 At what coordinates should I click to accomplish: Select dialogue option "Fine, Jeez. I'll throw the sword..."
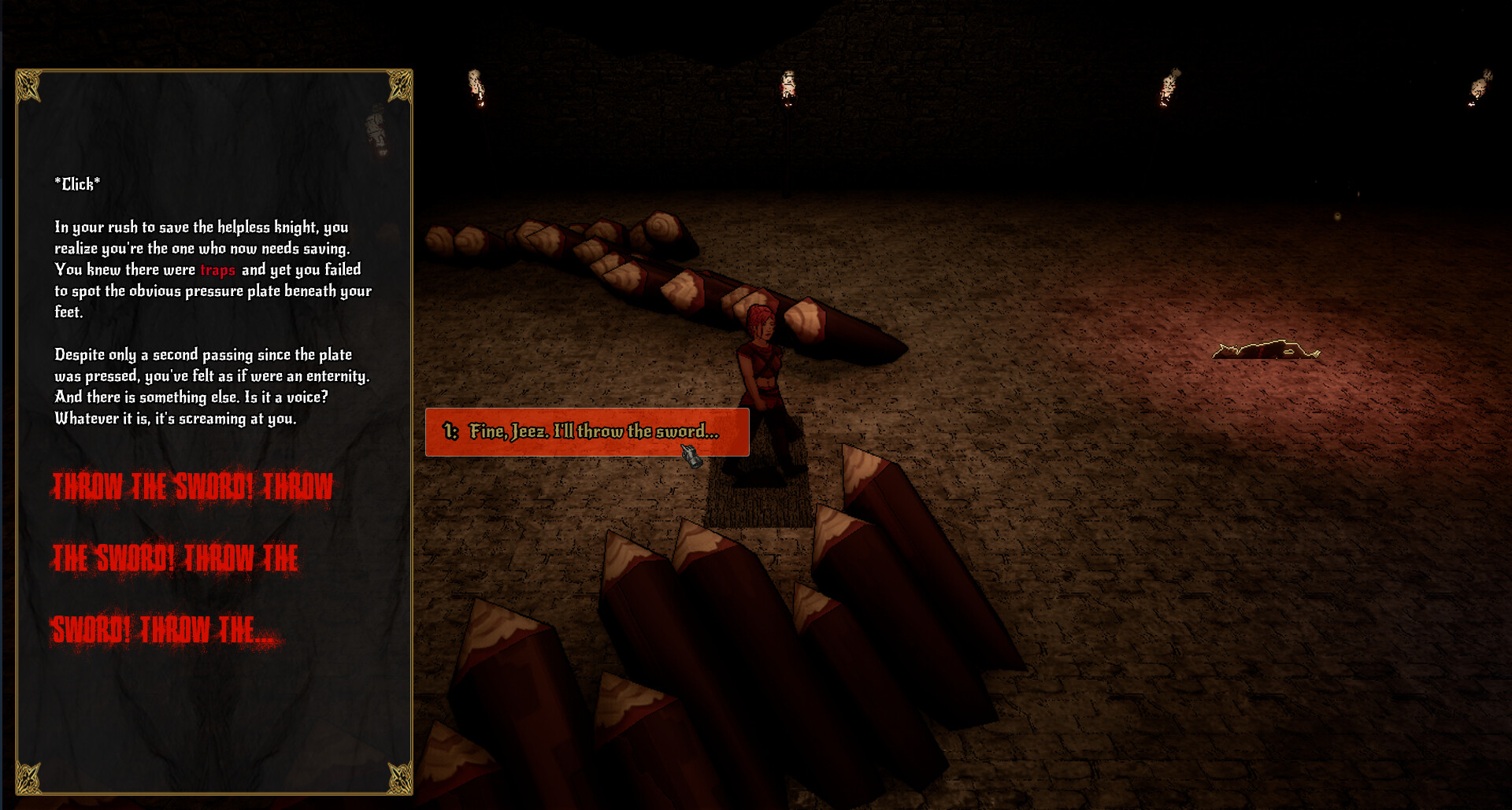coord(587,431)
